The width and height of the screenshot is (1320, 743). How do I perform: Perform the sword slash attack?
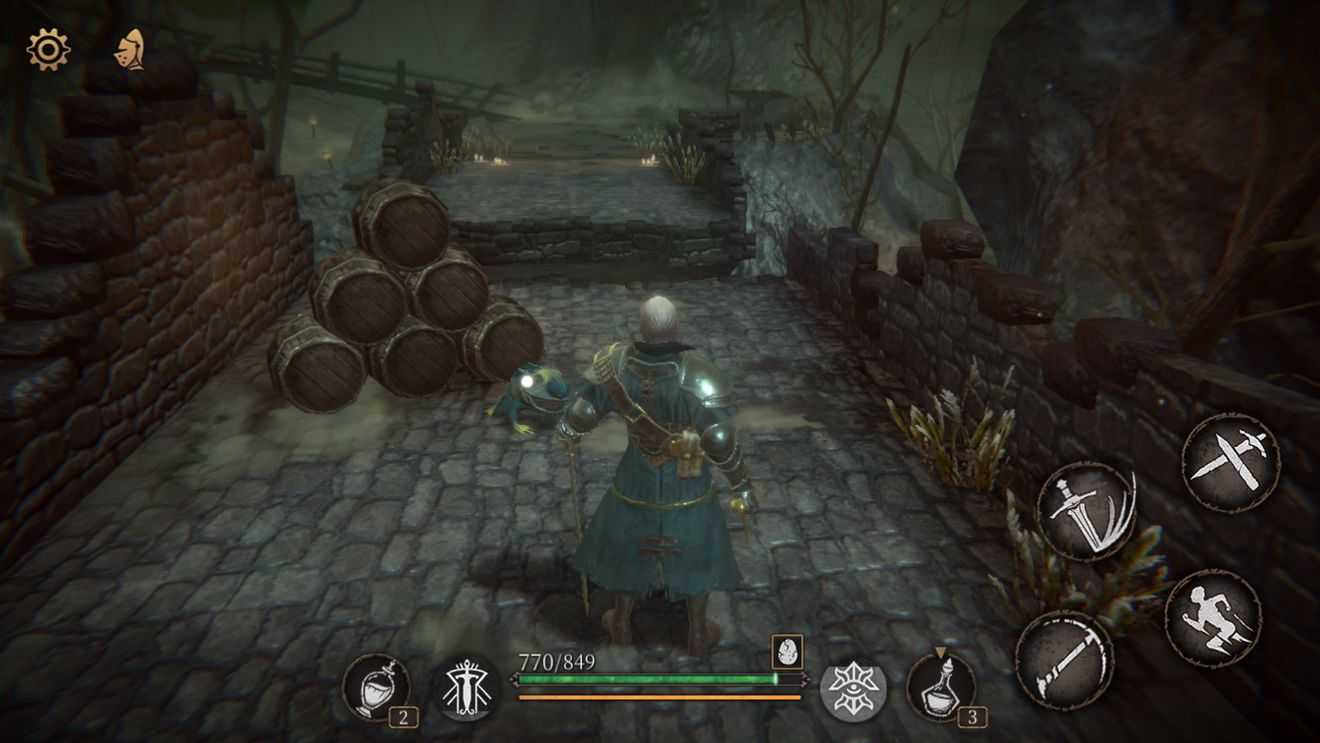[x=1086, y=510]
